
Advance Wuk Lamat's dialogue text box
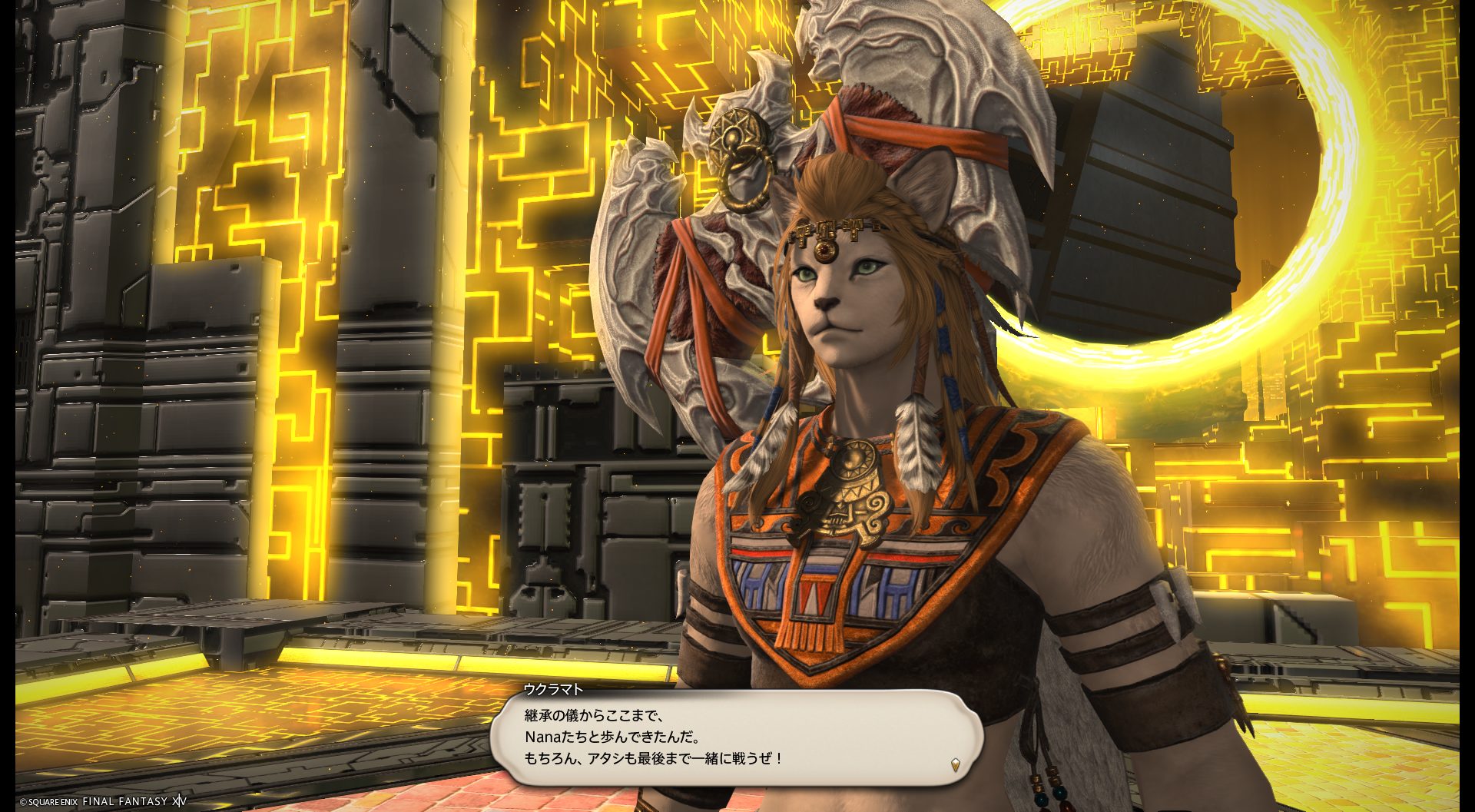click(x=736, y=737)
